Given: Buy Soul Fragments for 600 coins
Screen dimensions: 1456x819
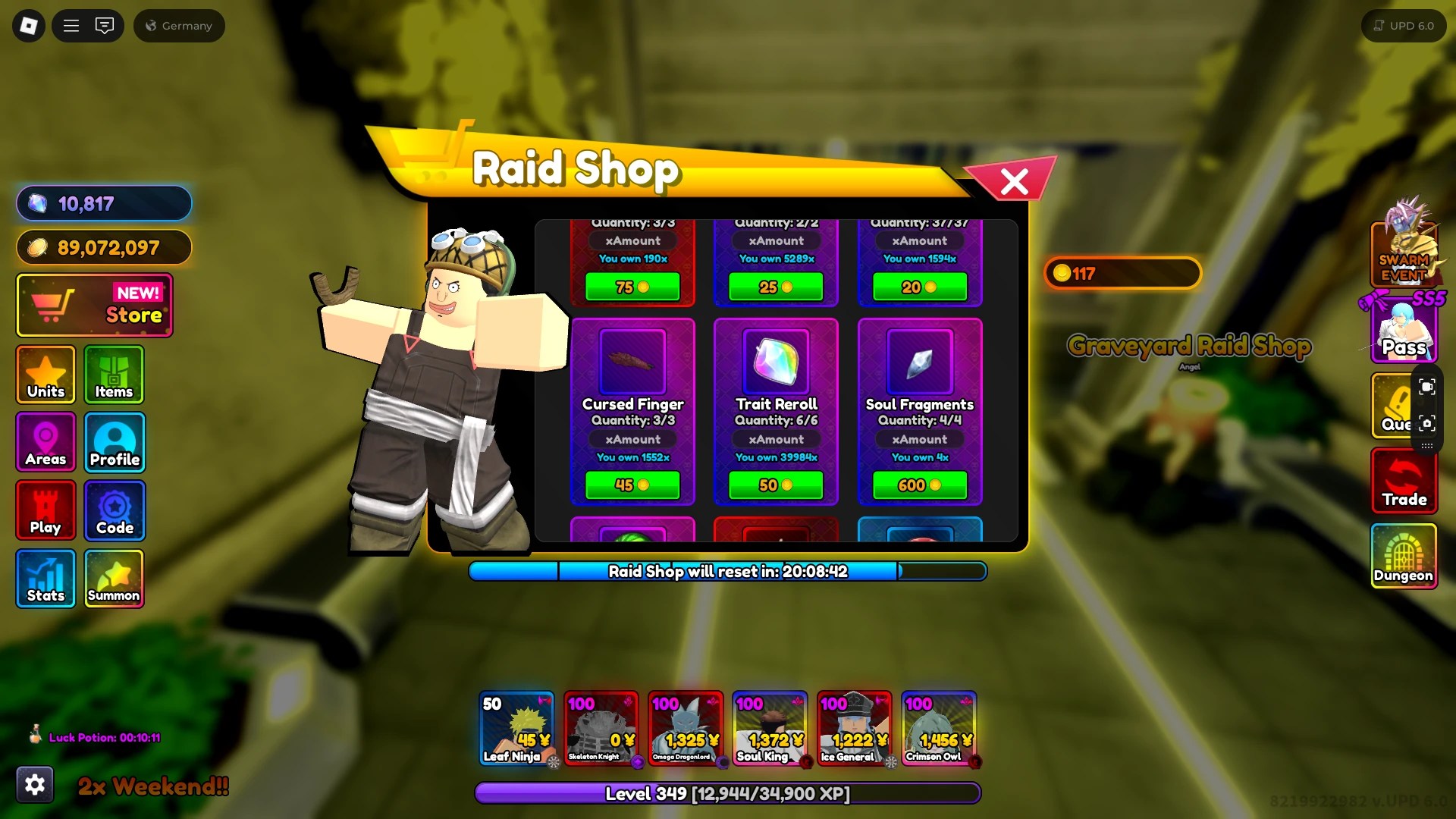Looking at the screenshot, I should (920, 485).
